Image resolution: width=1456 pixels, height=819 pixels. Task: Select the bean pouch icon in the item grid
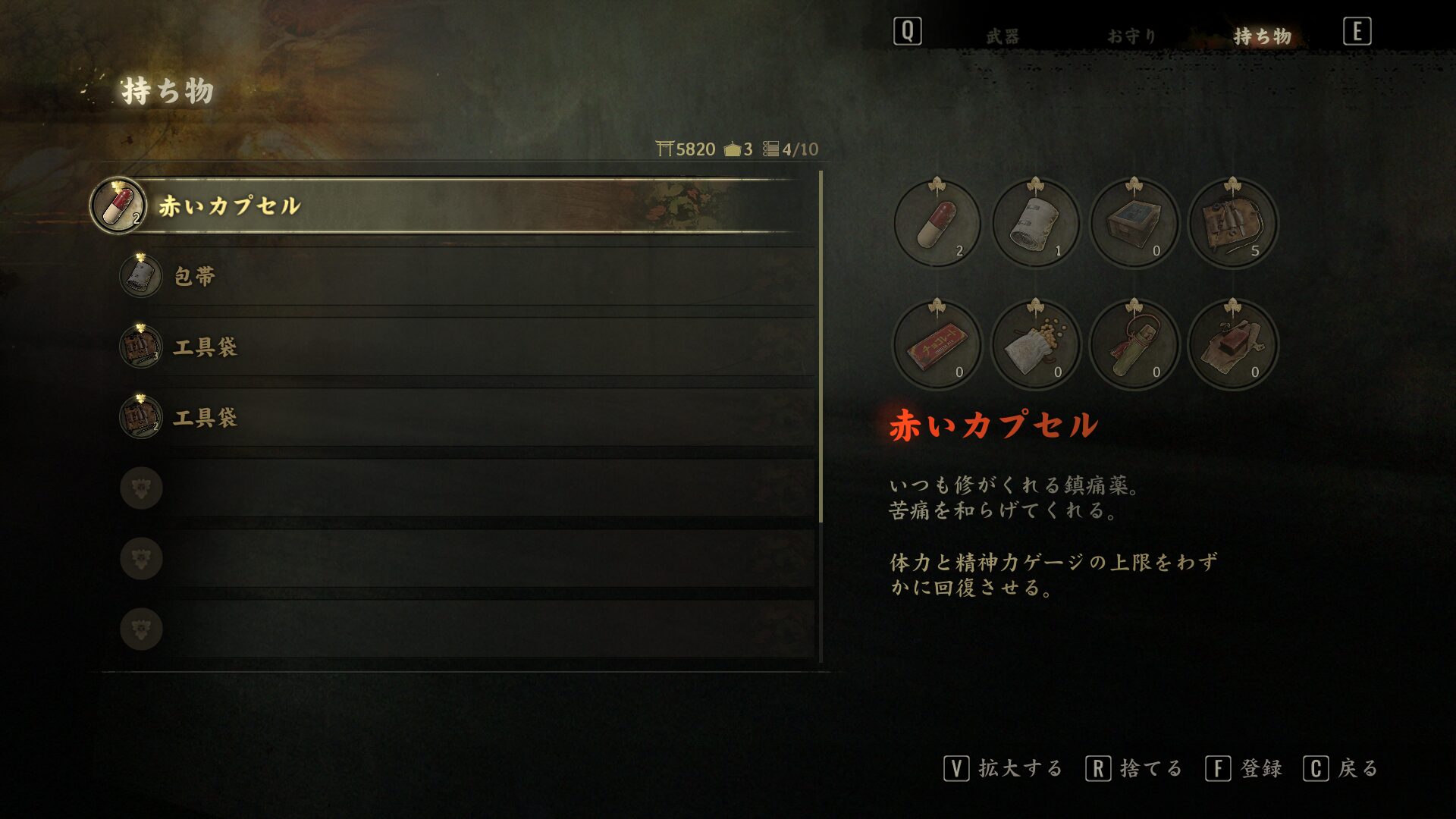tap(1036, 345)
